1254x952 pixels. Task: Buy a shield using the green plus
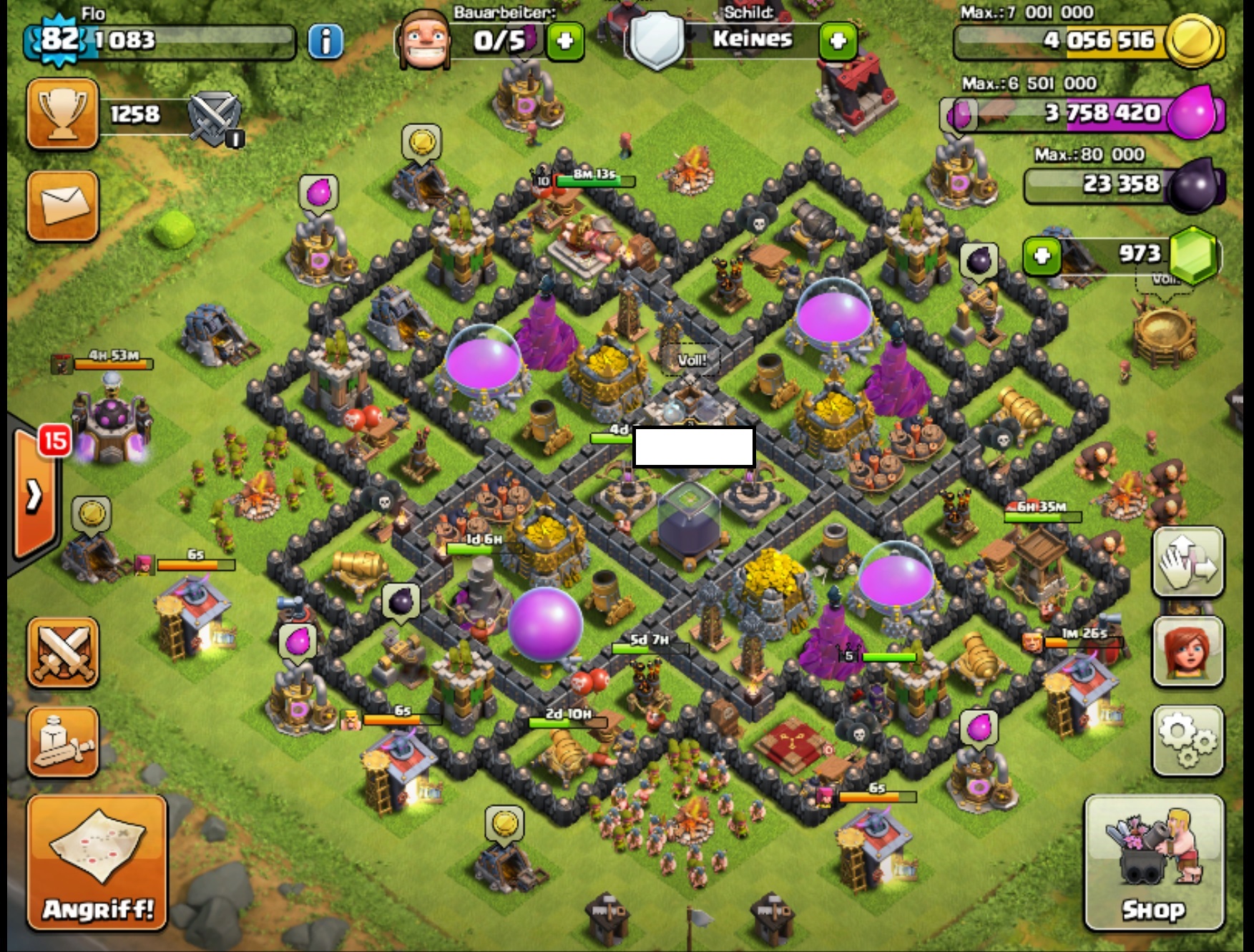[x=838, y=41]
